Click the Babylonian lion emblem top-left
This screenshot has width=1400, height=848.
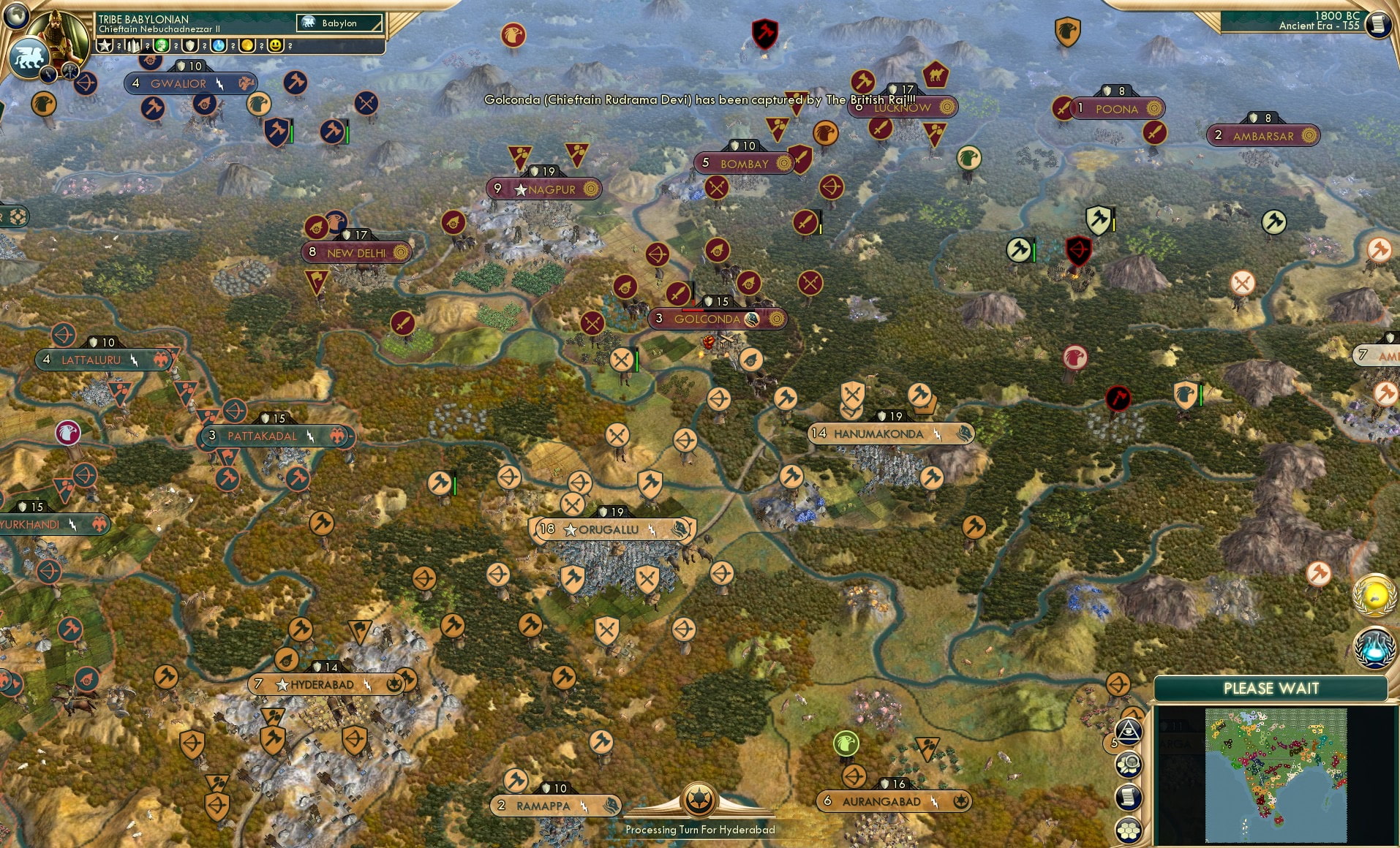tap(29, 57)
